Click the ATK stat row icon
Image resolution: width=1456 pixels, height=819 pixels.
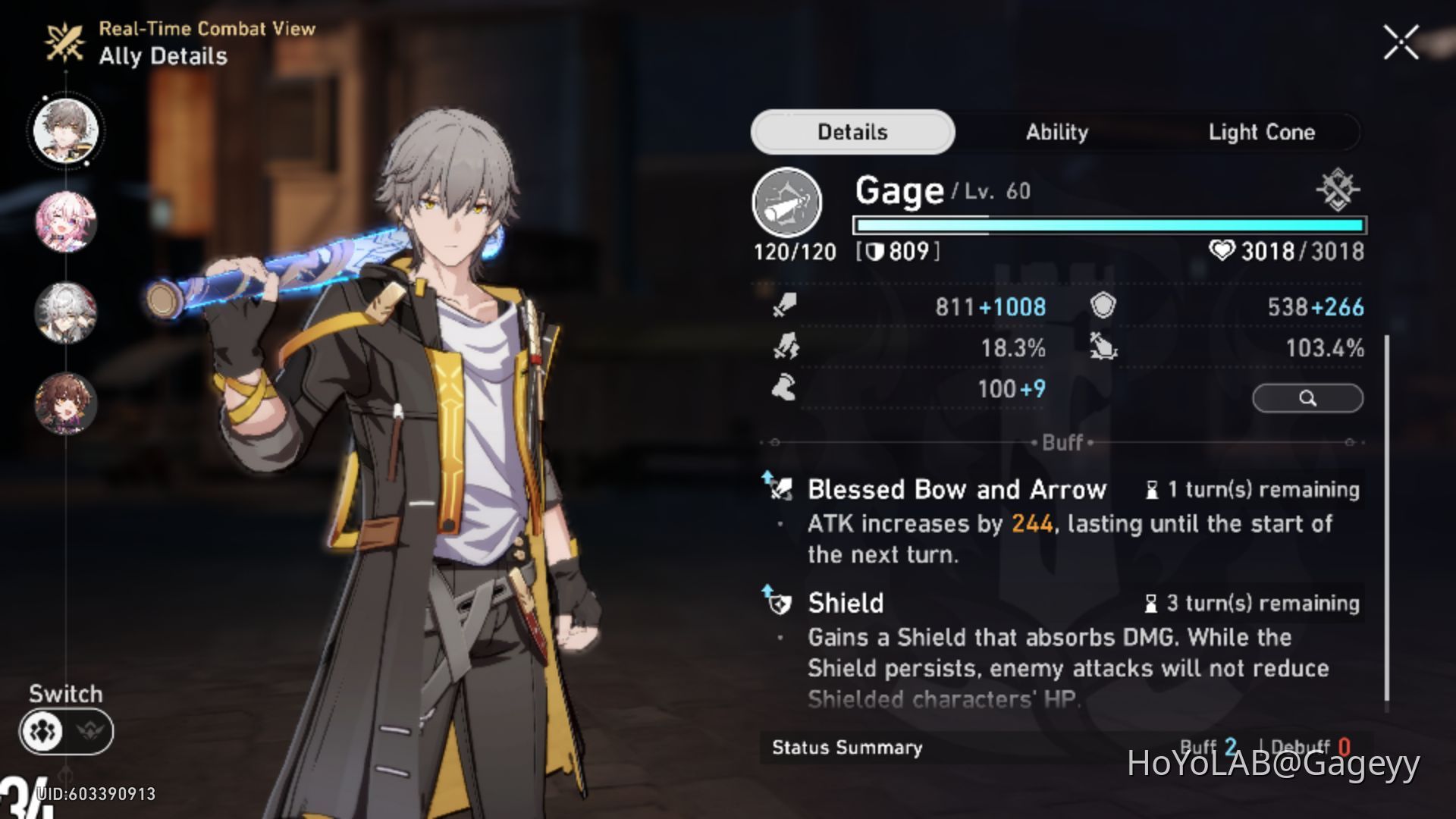(x=785, y=306)
